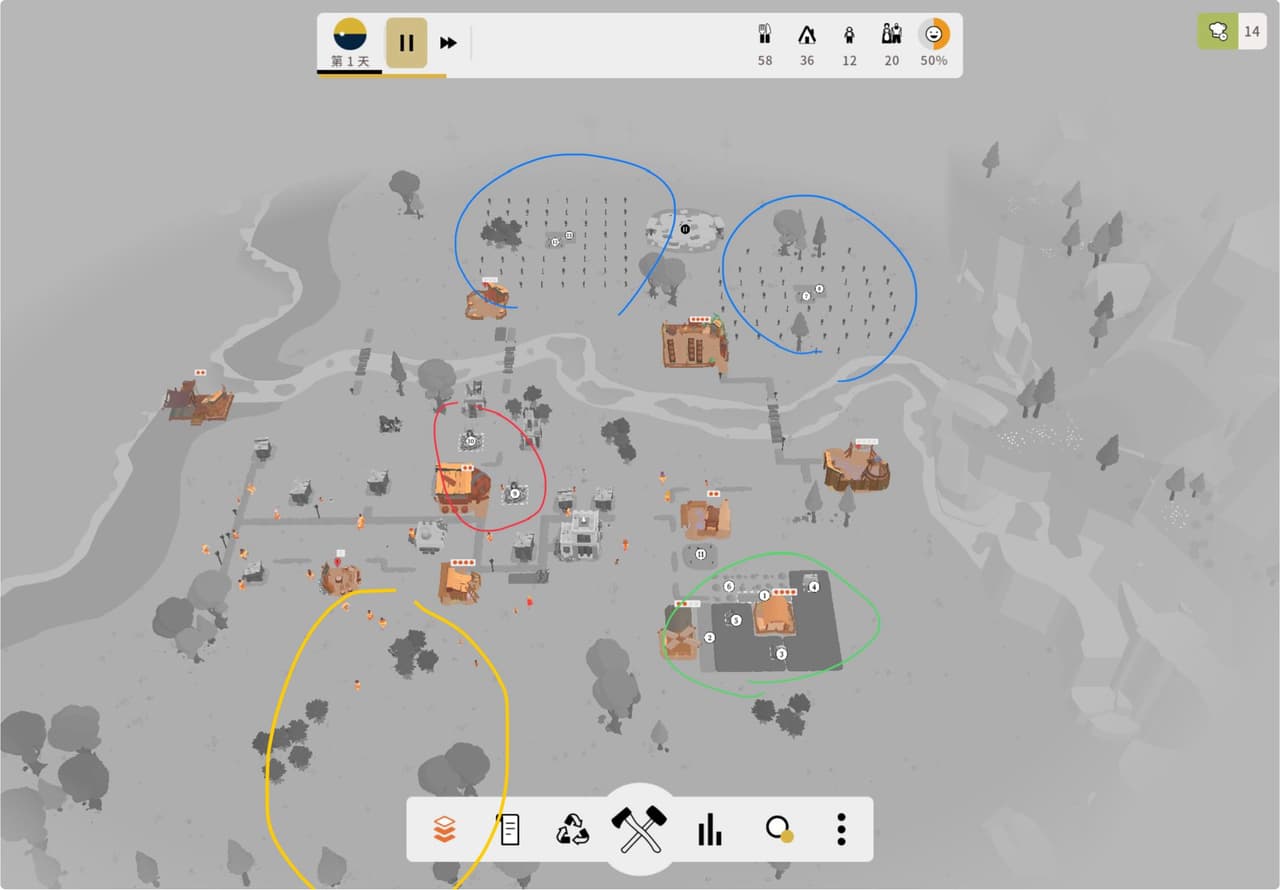Open the crossed axe and hammer build menu

pyautogui.click(x=640, y=829)
